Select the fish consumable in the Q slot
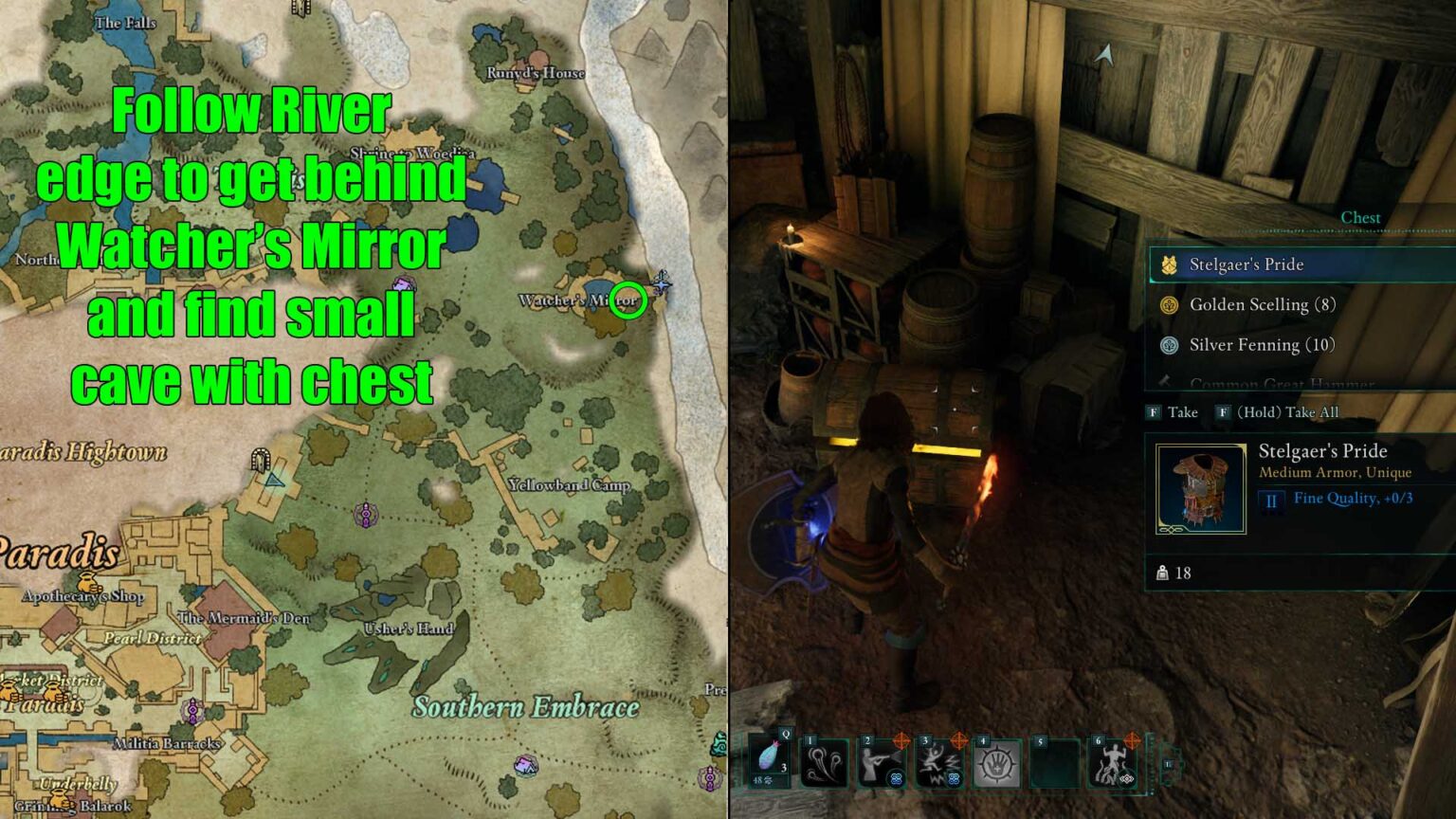The height and width of the screenshot is (819, 1456). coord(766,760)
